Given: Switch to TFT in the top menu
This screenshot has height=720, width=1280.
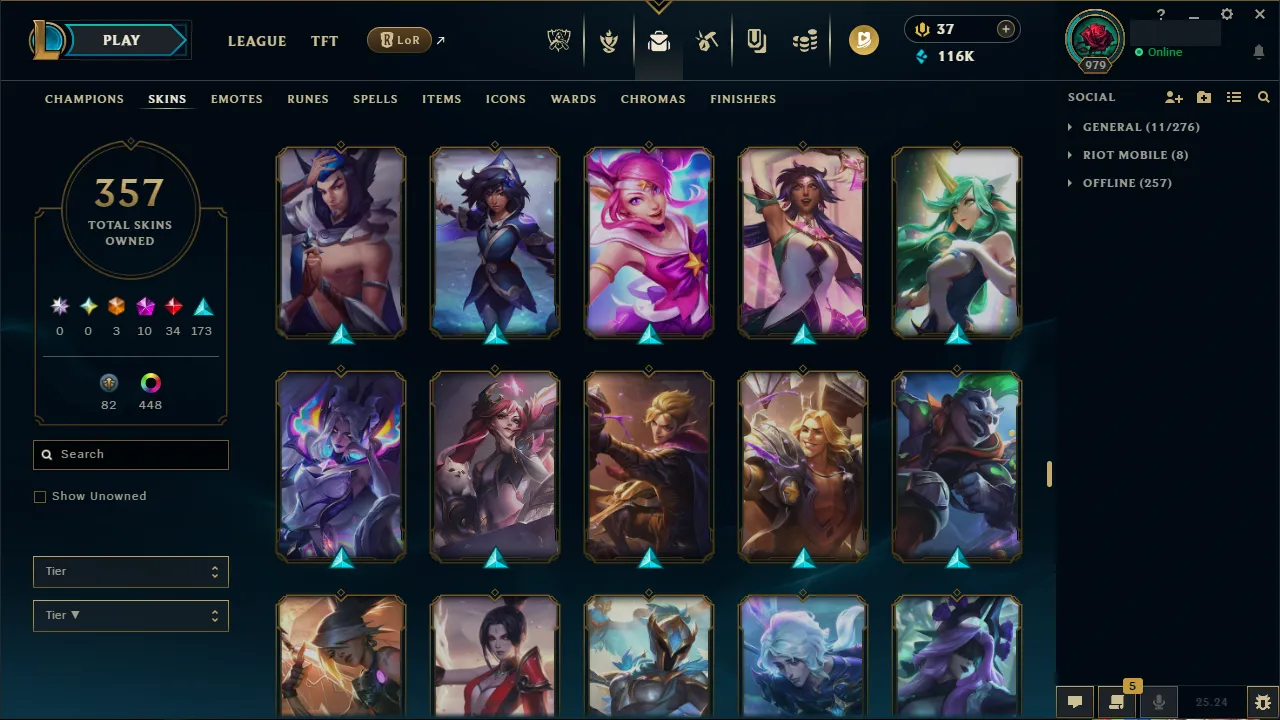Looking at the screenshot, I should point(324,41).
